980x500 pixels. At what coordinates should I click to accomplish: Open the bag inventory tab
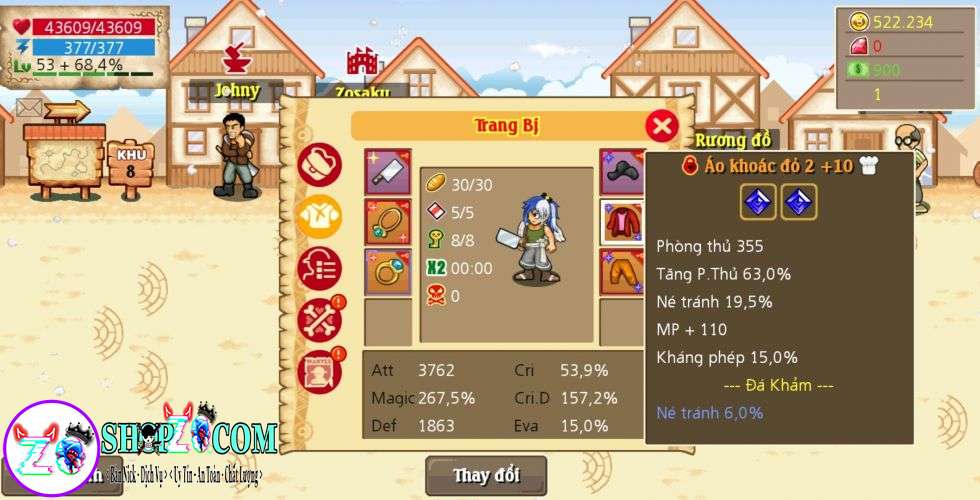320,165
